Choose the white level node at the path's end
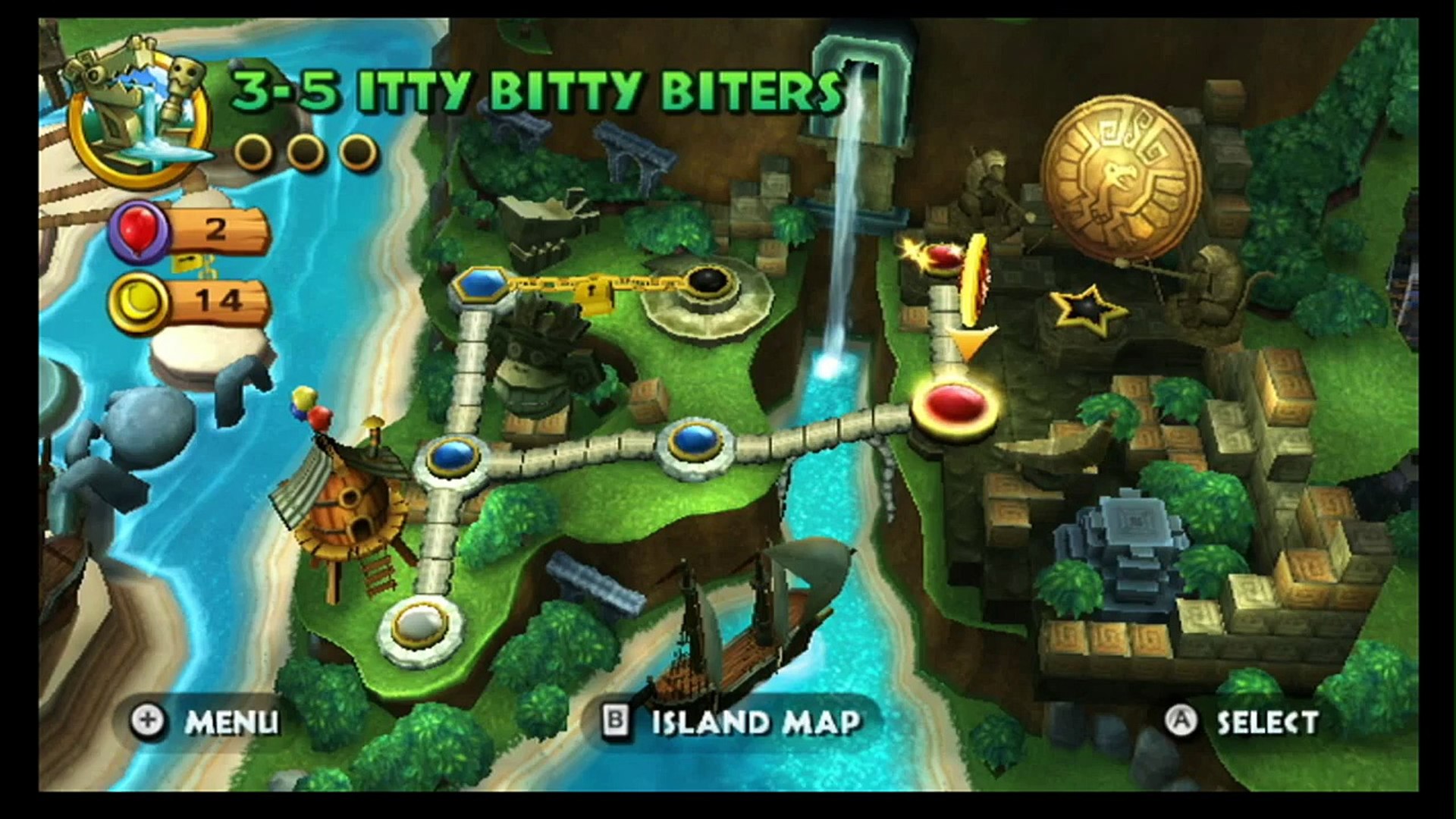This screenshot has height=819, width=1456. coord(420,624)
